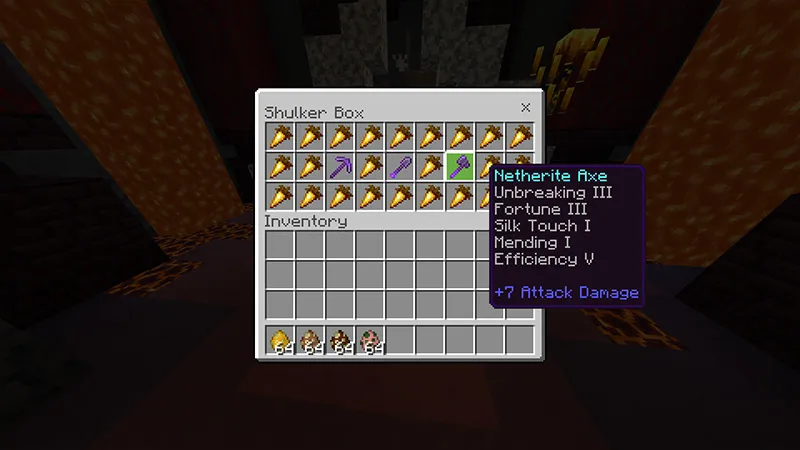Select the enchanted netherite pickaxe slot
Screen dimensions: 800x450
click(x=340, y=166)
